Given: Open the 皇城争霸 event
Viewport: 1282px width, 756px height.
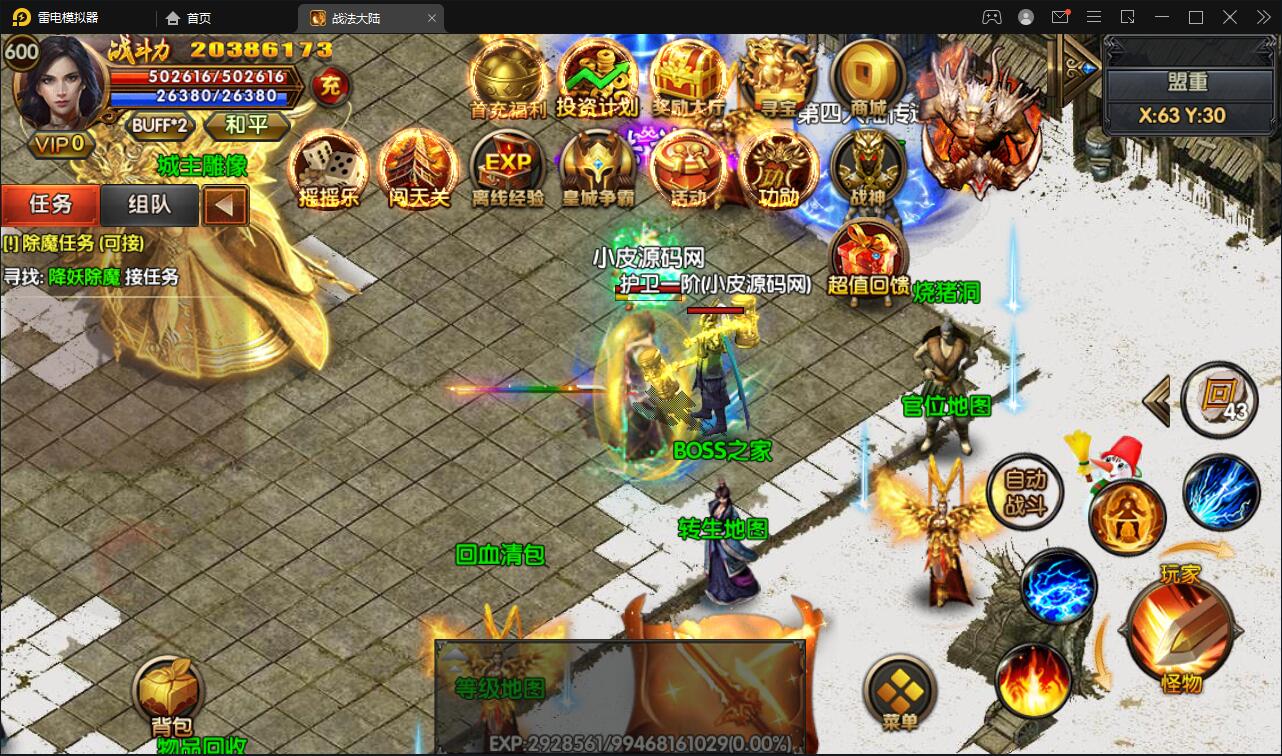Looking at the screenshot, I should pos(597,168).
